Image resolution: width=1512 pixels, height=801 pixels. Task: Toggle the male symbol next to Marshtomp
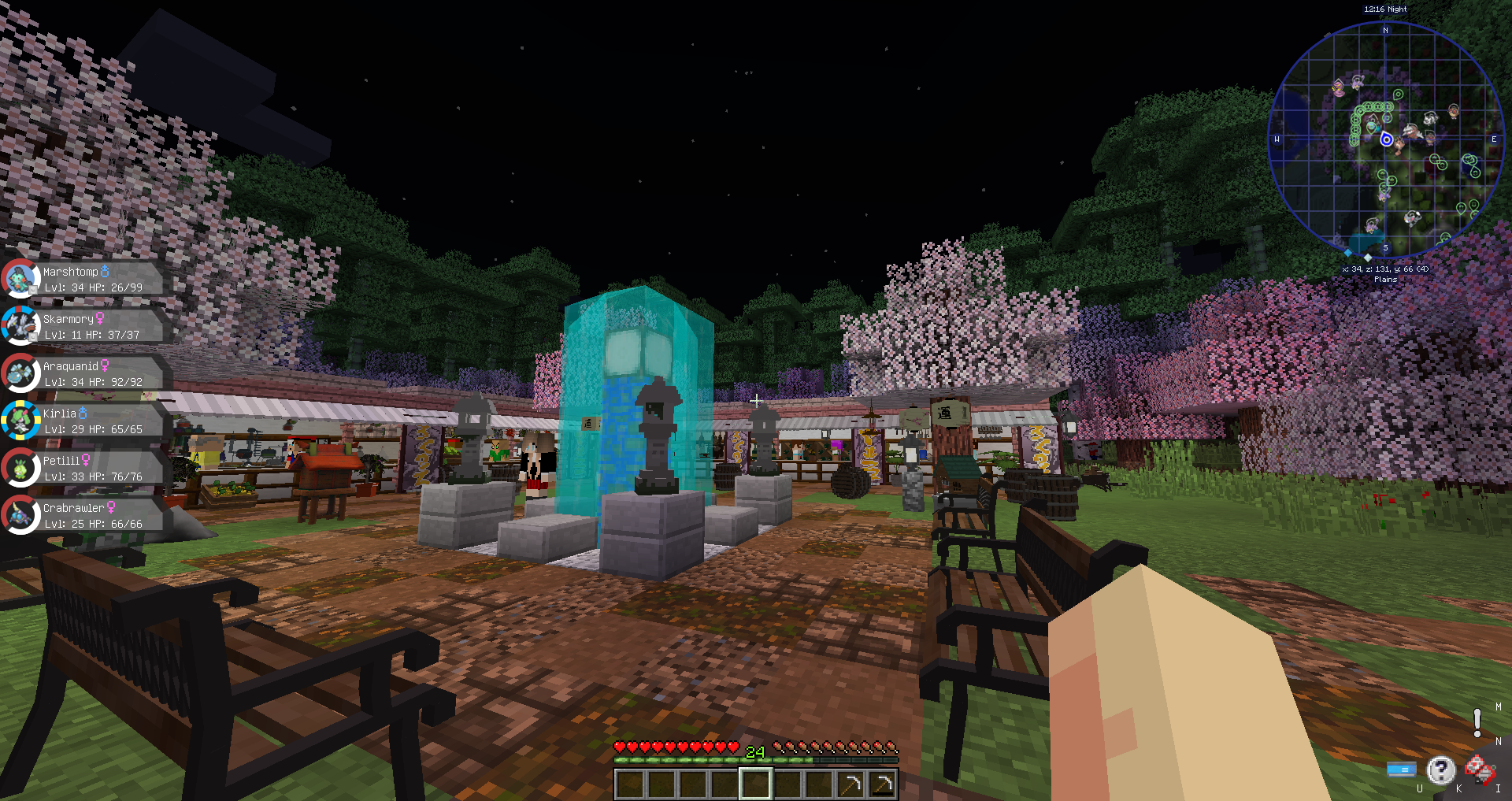pos(106,271)
